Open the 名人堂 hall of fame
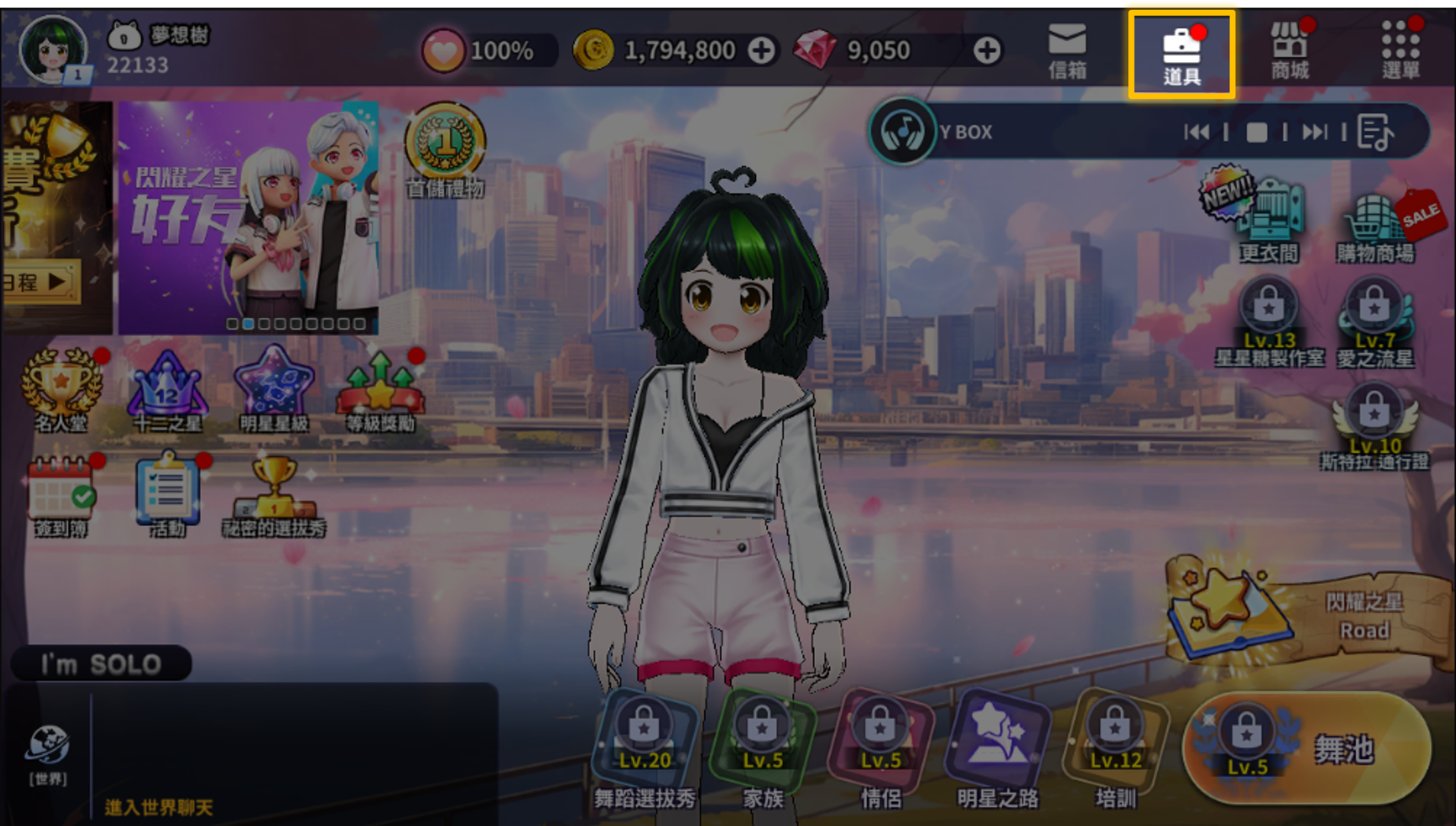The image size is (1456, 826). [x=61, y=388]
